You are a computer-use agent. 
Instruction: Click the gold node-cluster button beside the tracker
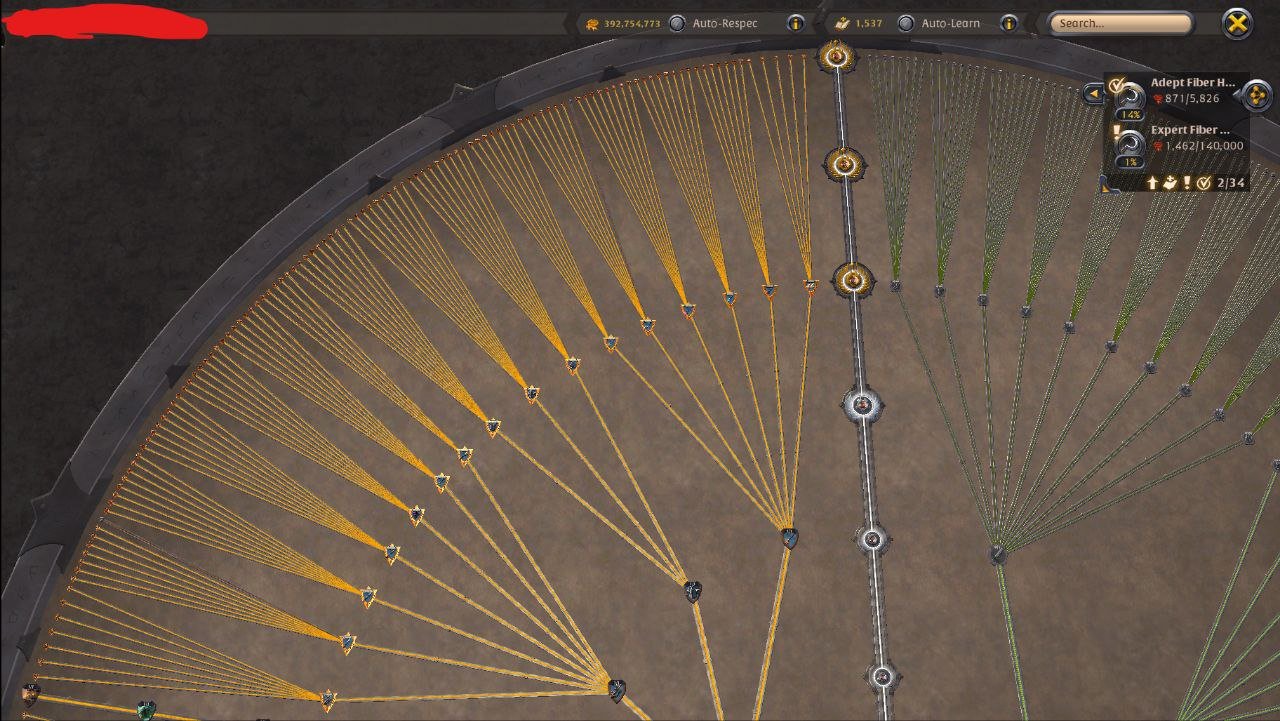coord(1256,95)
